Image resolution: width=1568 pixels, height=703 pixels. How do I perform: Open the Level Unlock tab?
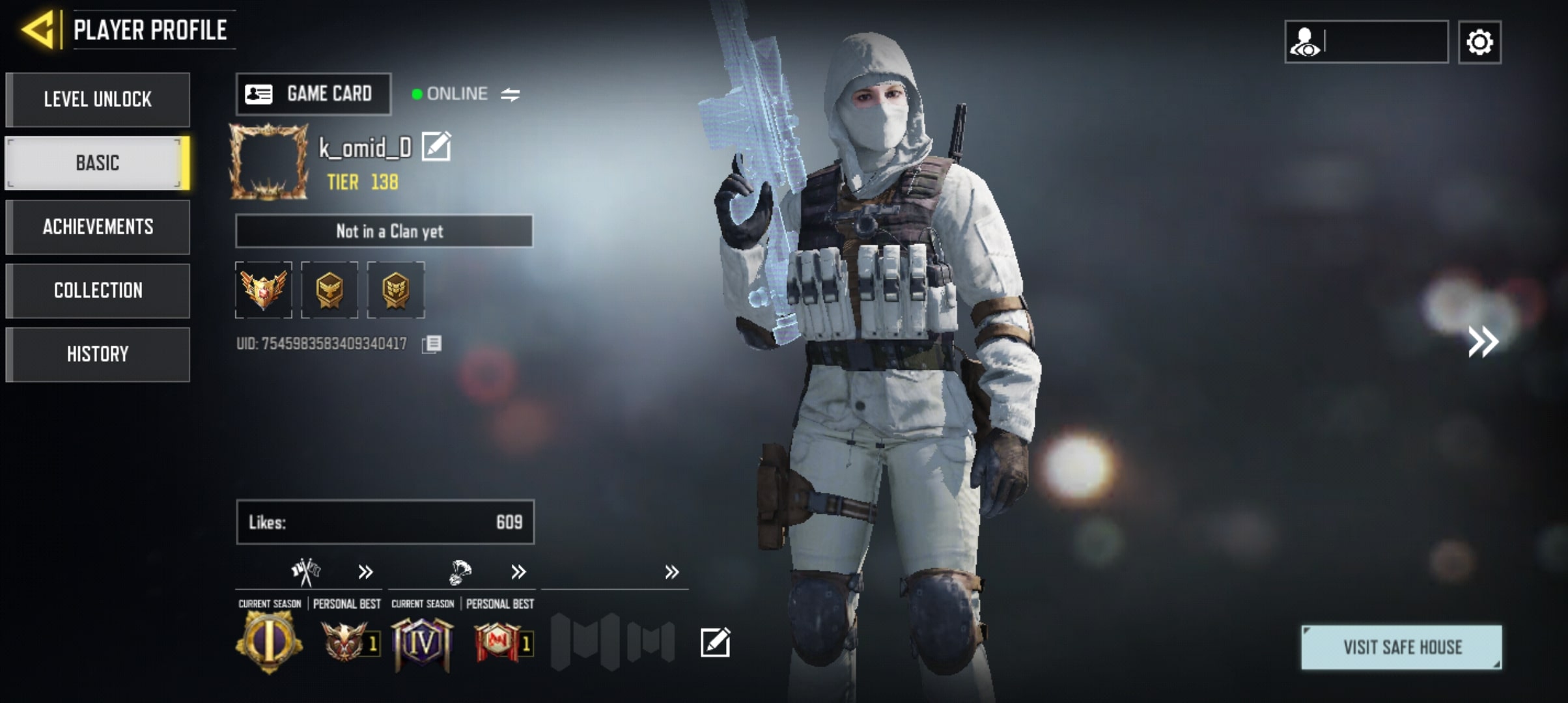(98, 100)
